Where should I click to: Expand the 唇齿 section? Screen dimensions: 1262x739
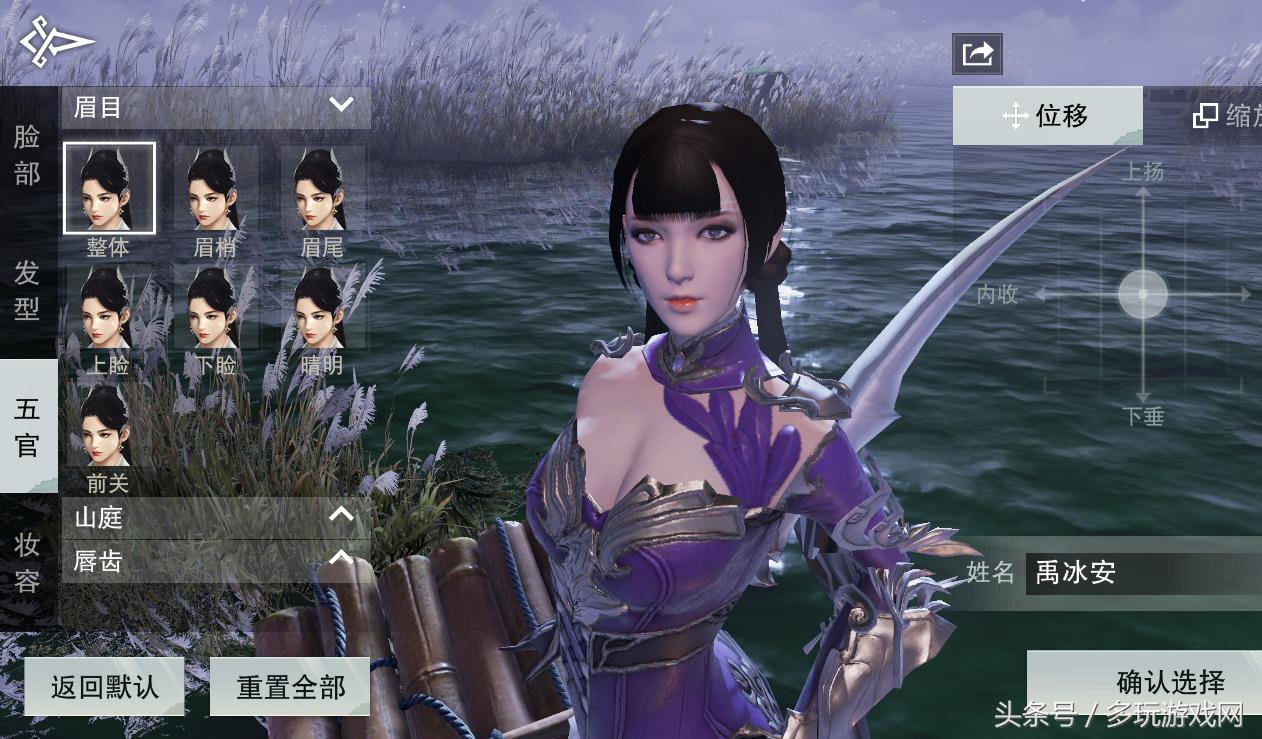[215, 561]
